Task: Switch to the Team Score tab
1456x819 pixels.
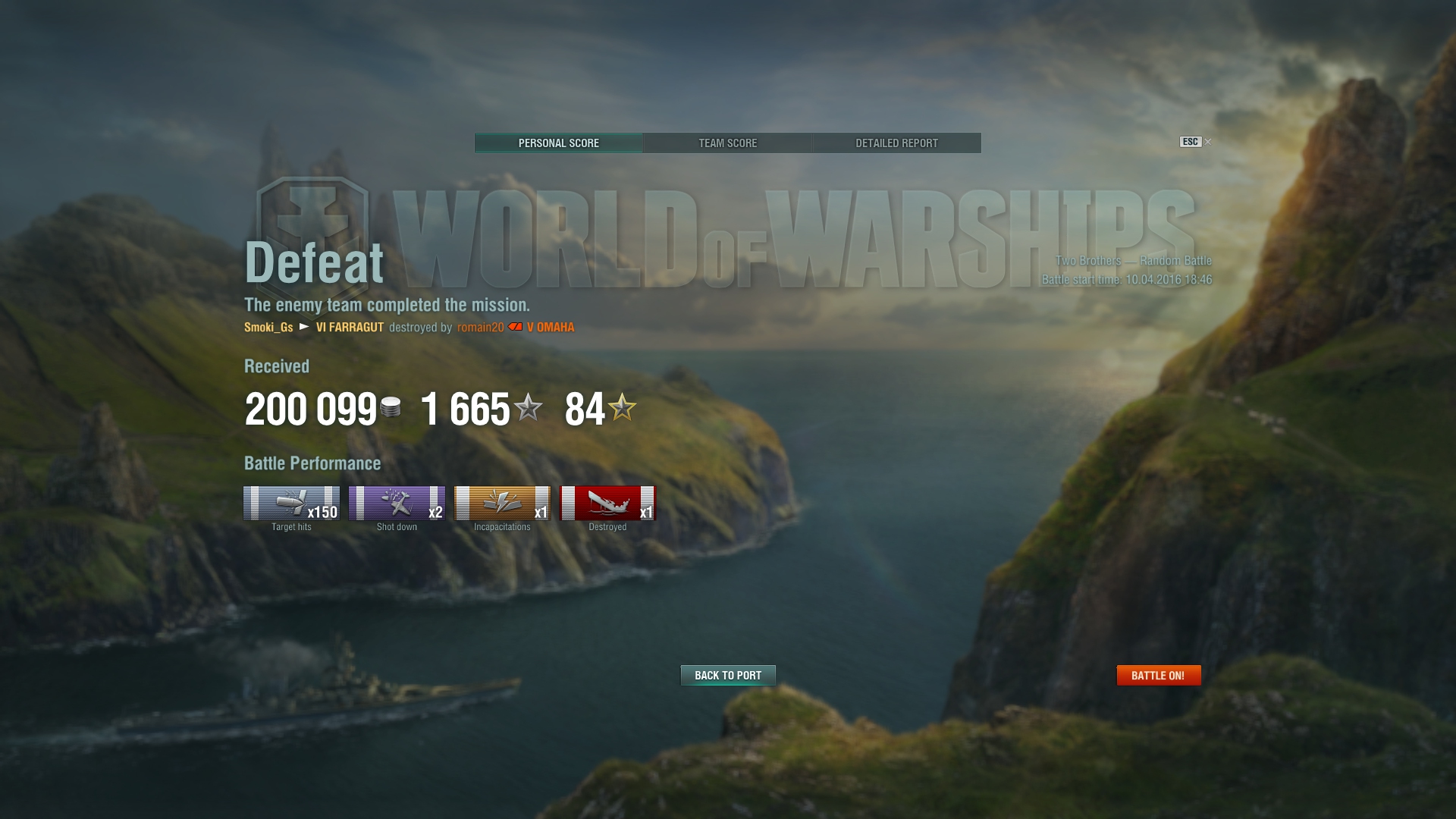Action: (x=727, y=143)
